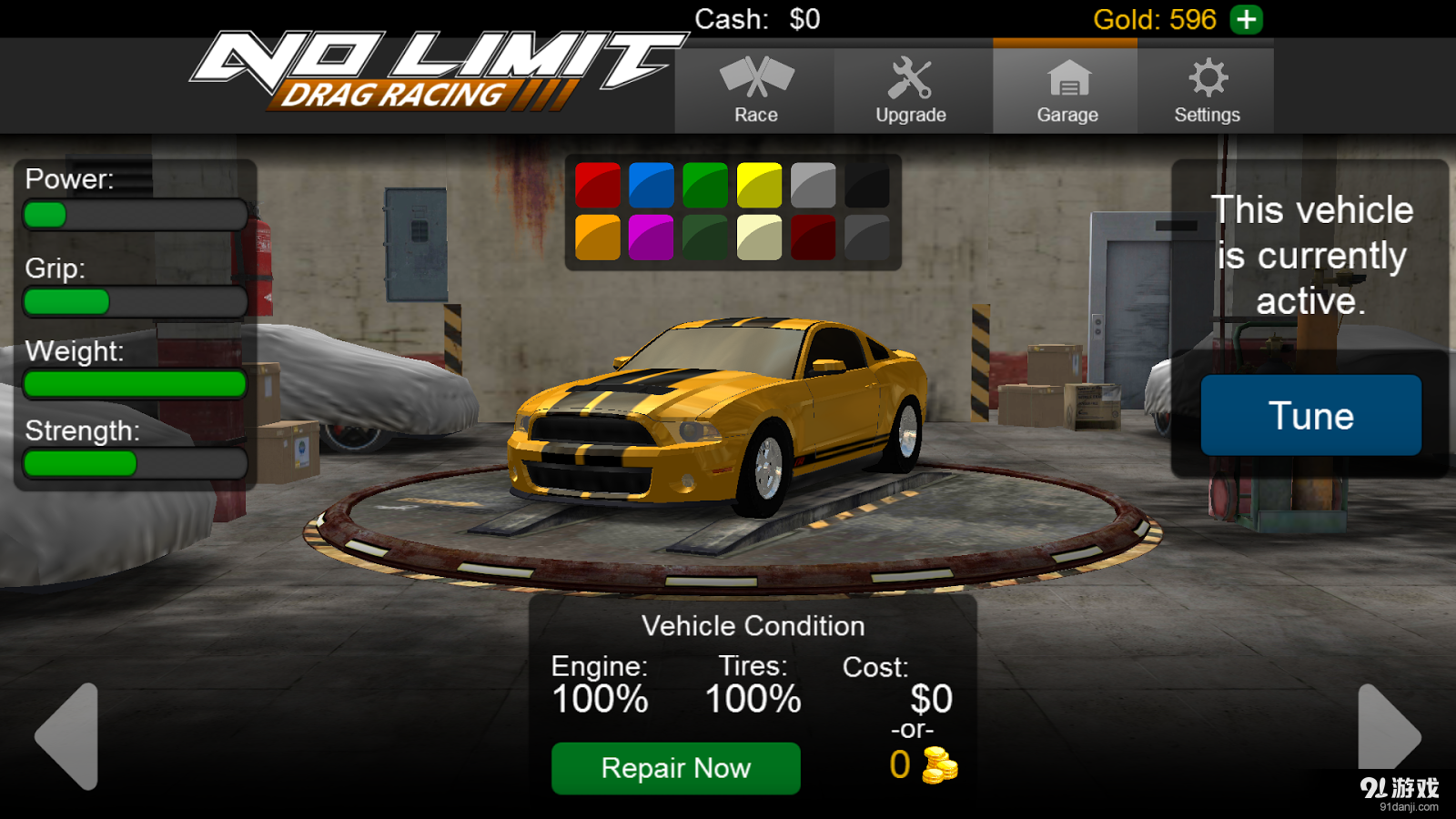Image resolution: width=1456 pixels, height=819 pixels.
Task: Choose the light gray paint swatch
Action: 813,186
